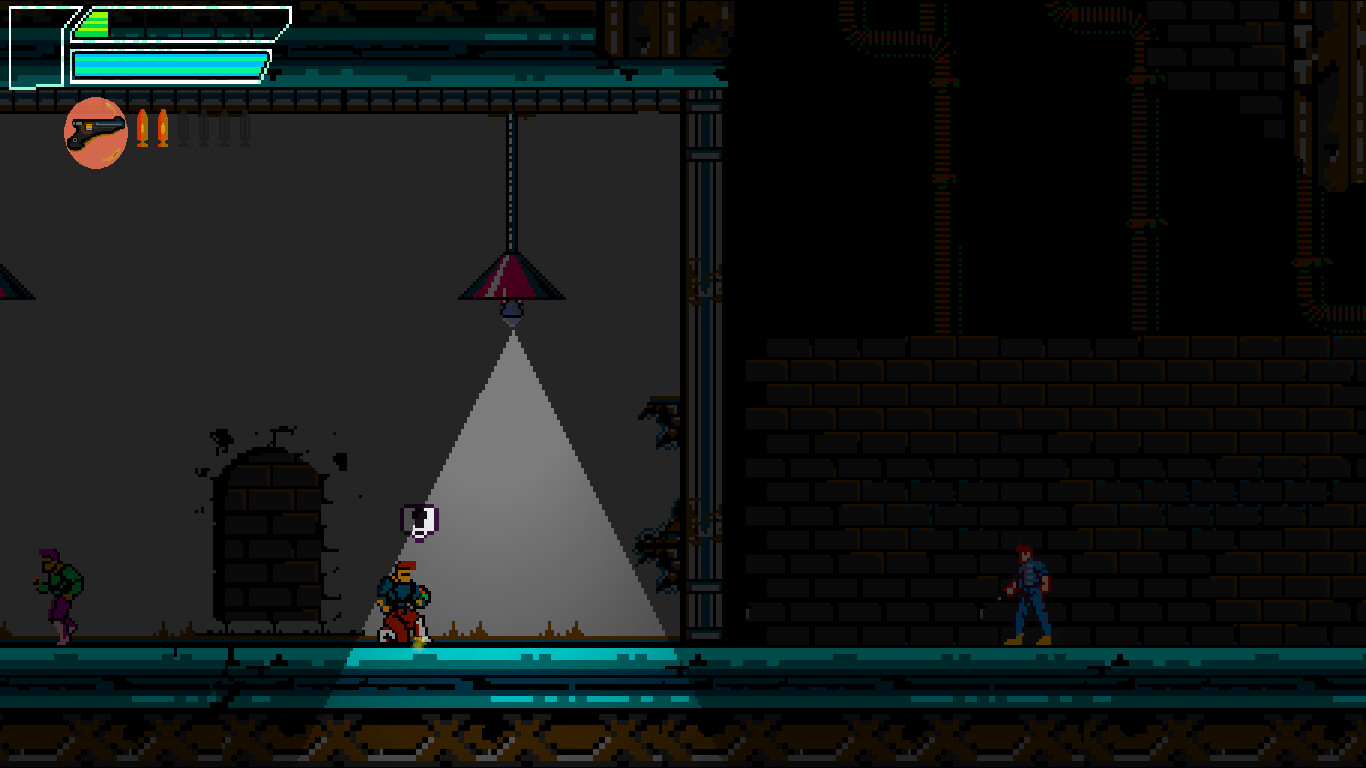This screenshot has height=768, width=1366.
Task: Select the pistol weapon icon in the HUD
Action: coord(95,130)
